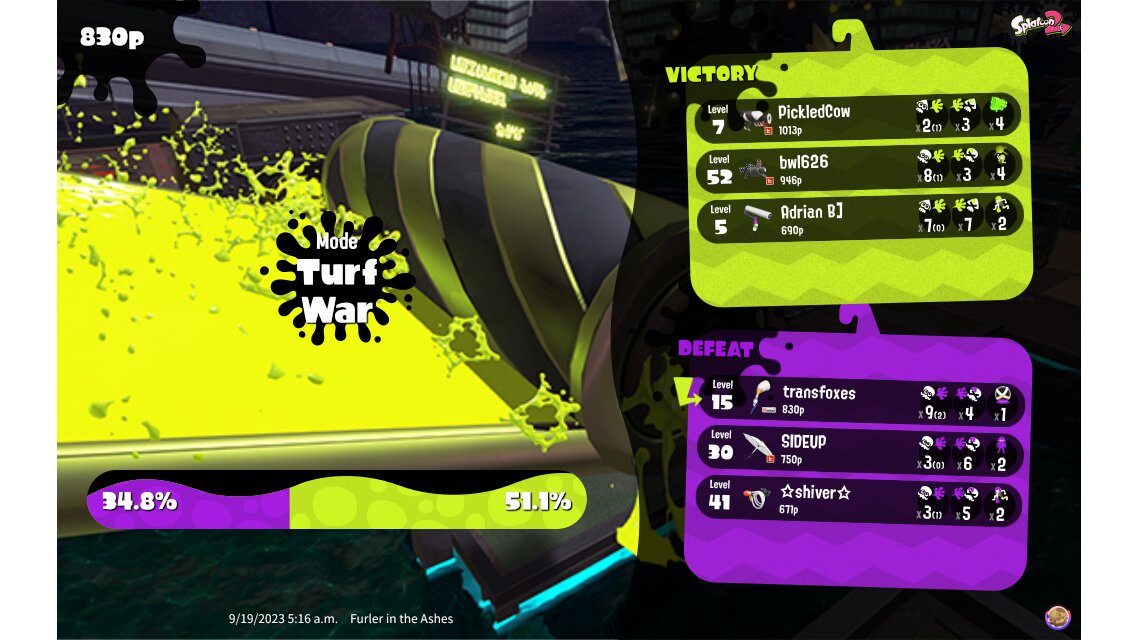Open SIDEUP's player result row

[858, 449]
